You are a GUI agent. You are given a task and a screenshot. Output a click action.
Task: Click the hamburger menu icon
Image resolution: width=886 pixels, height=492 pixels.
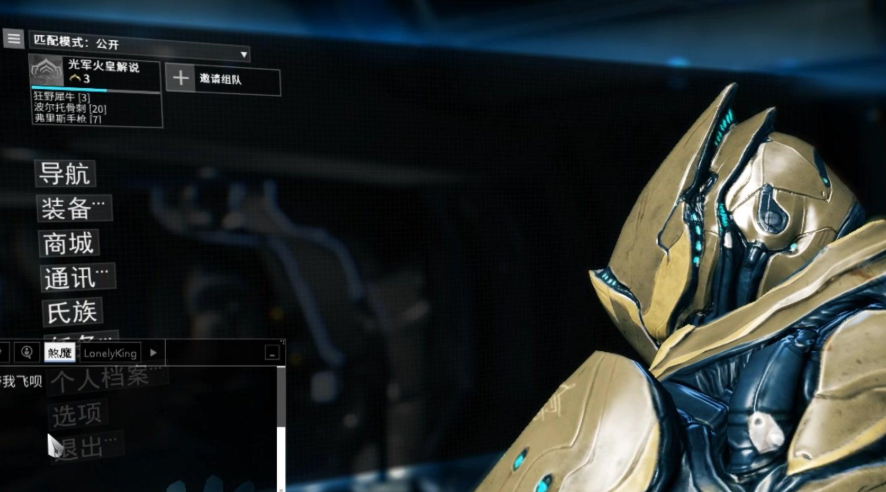click(x=13, y=39)
